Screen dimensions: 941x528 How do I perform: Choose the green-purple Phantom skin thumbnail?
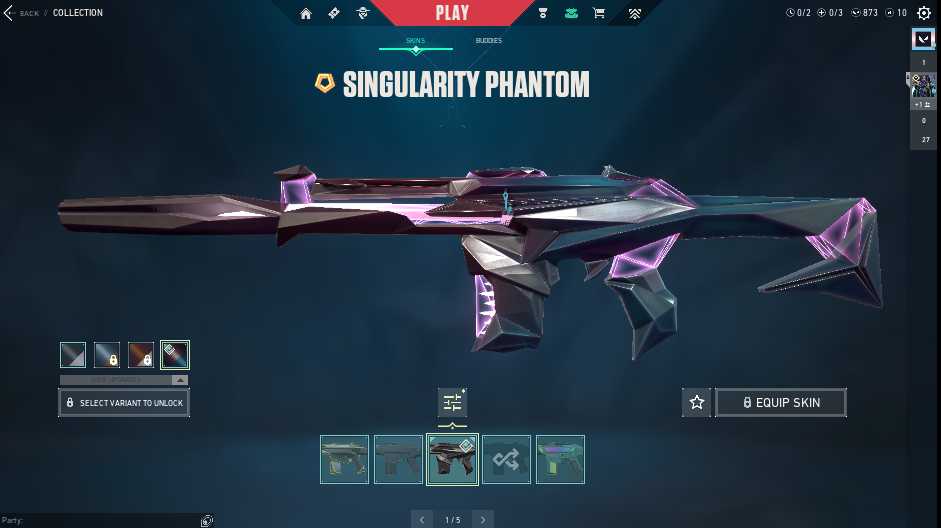[x=560, y=459]
